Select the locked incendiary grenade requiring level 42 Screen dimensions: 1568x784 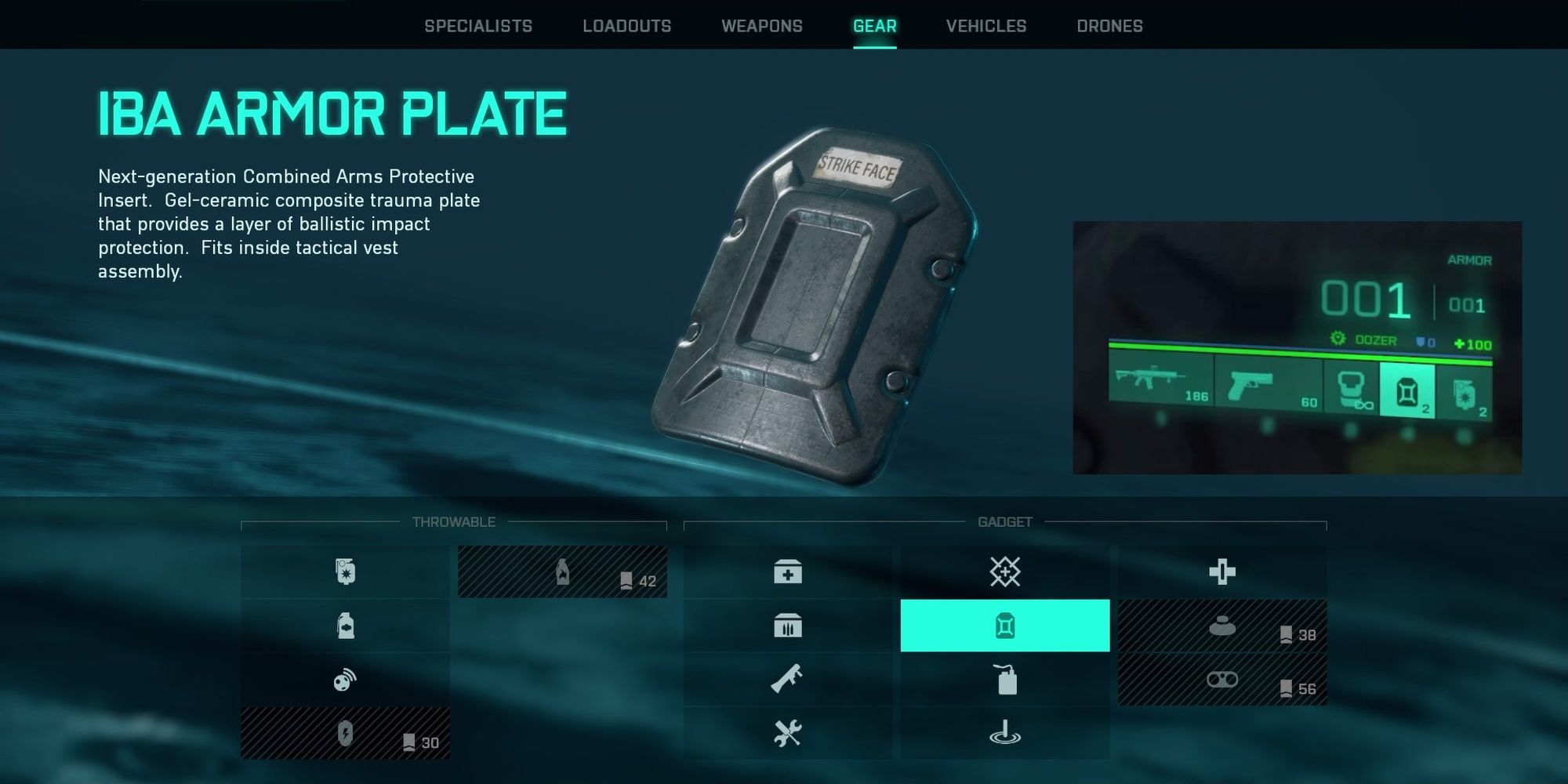562,572
